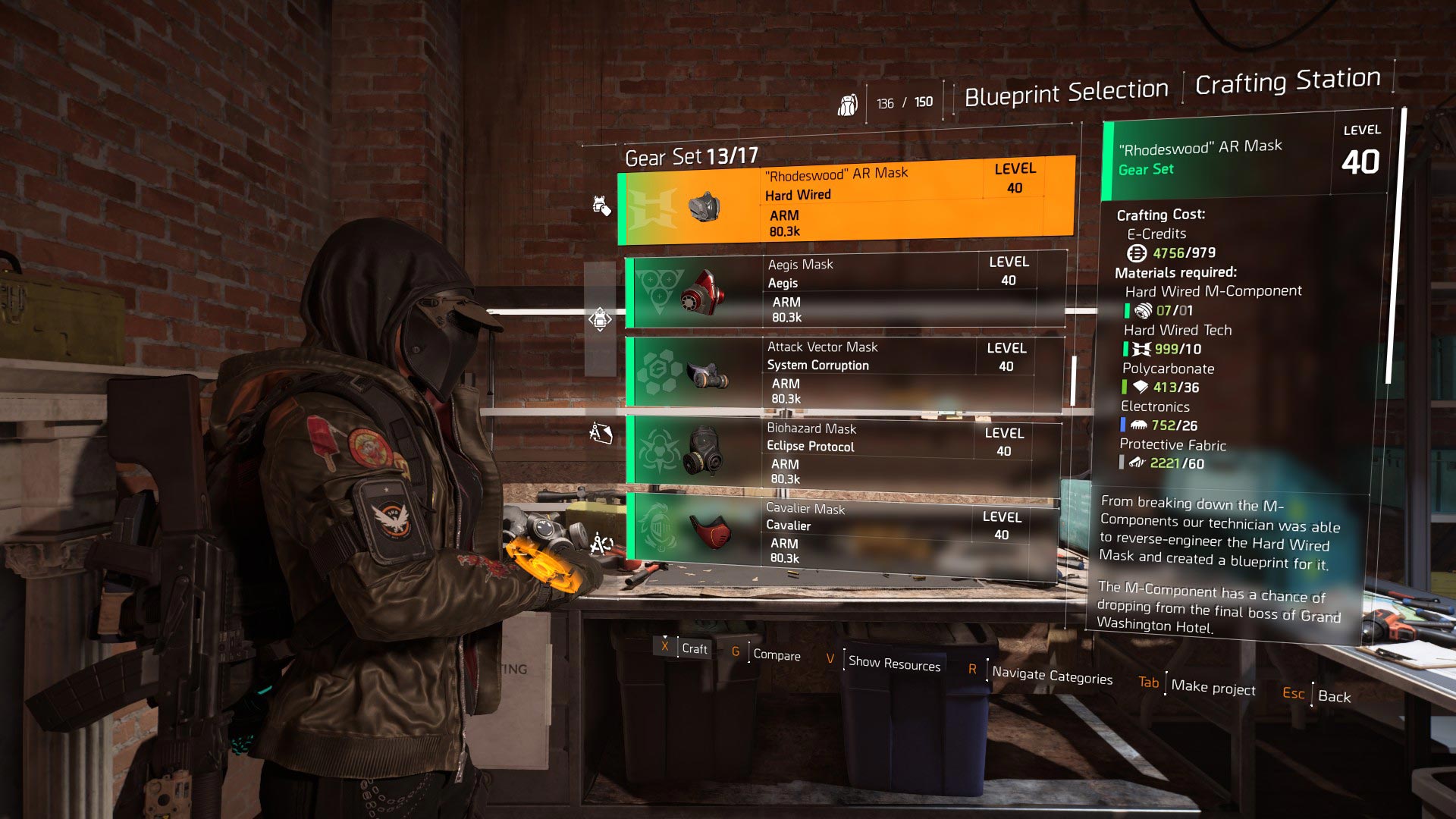Toggle project tracking with Make project

(x=1212, y=689)
